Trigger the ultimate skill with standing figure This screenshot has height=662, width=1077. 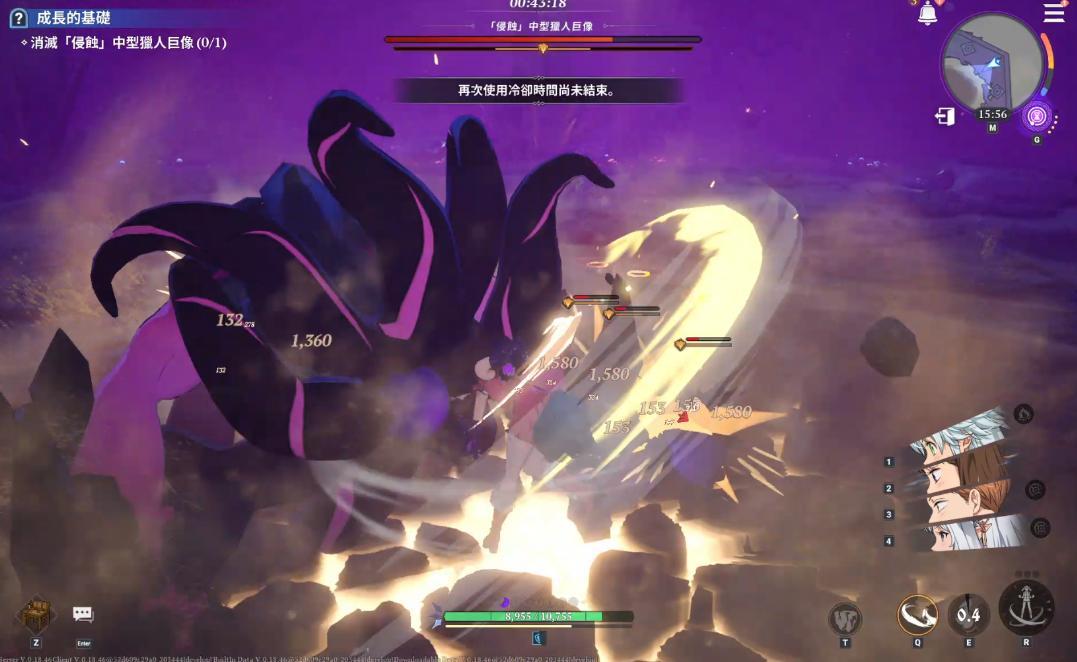[1026, 608]
